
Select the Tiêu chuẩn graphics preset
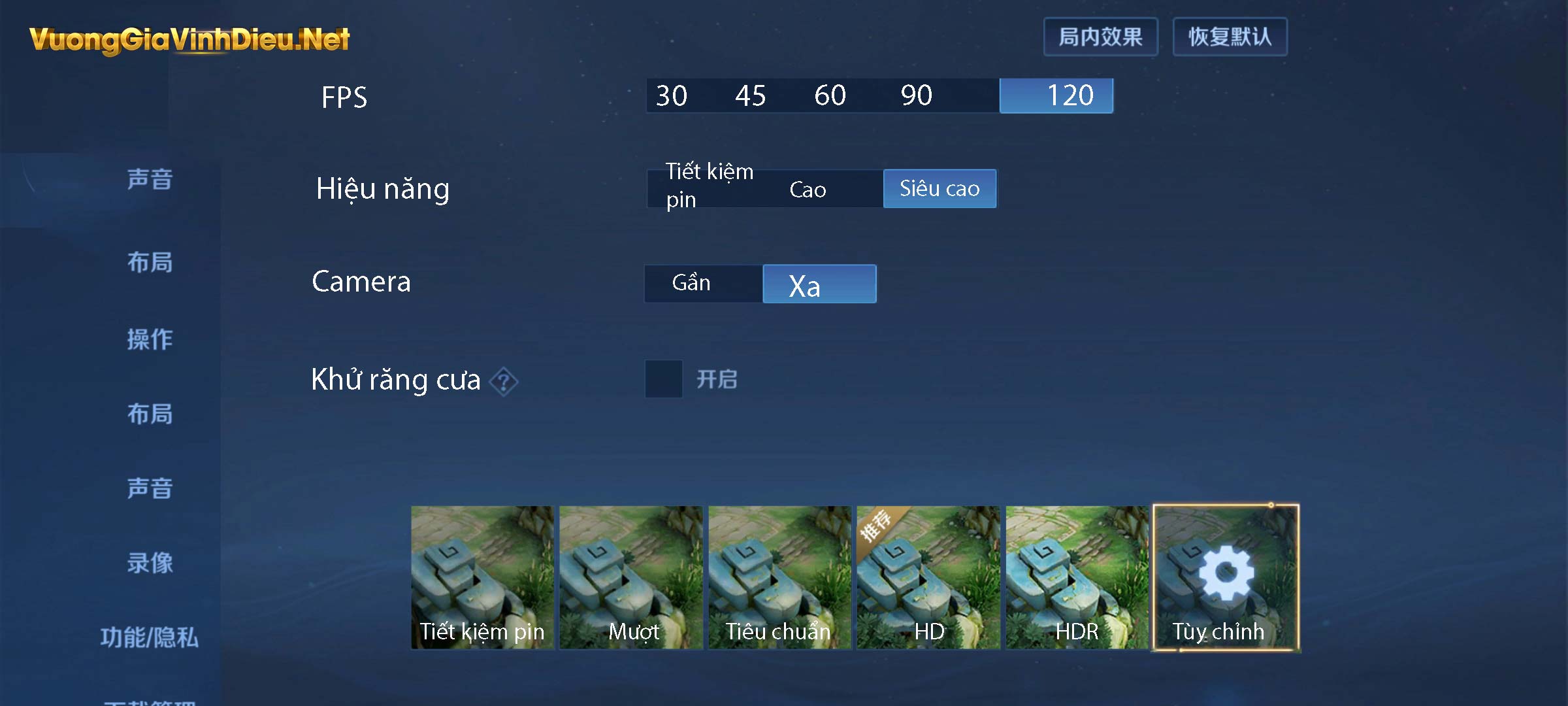coord(780,575)
